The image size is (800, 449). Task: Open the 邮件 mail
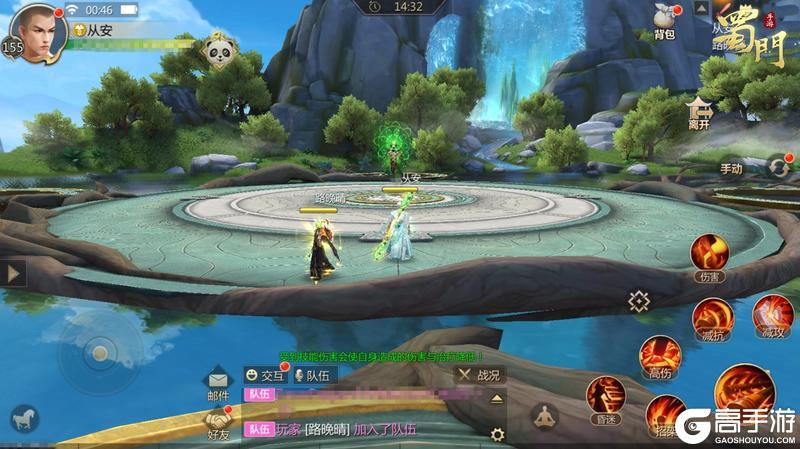[x=218, y=384]
